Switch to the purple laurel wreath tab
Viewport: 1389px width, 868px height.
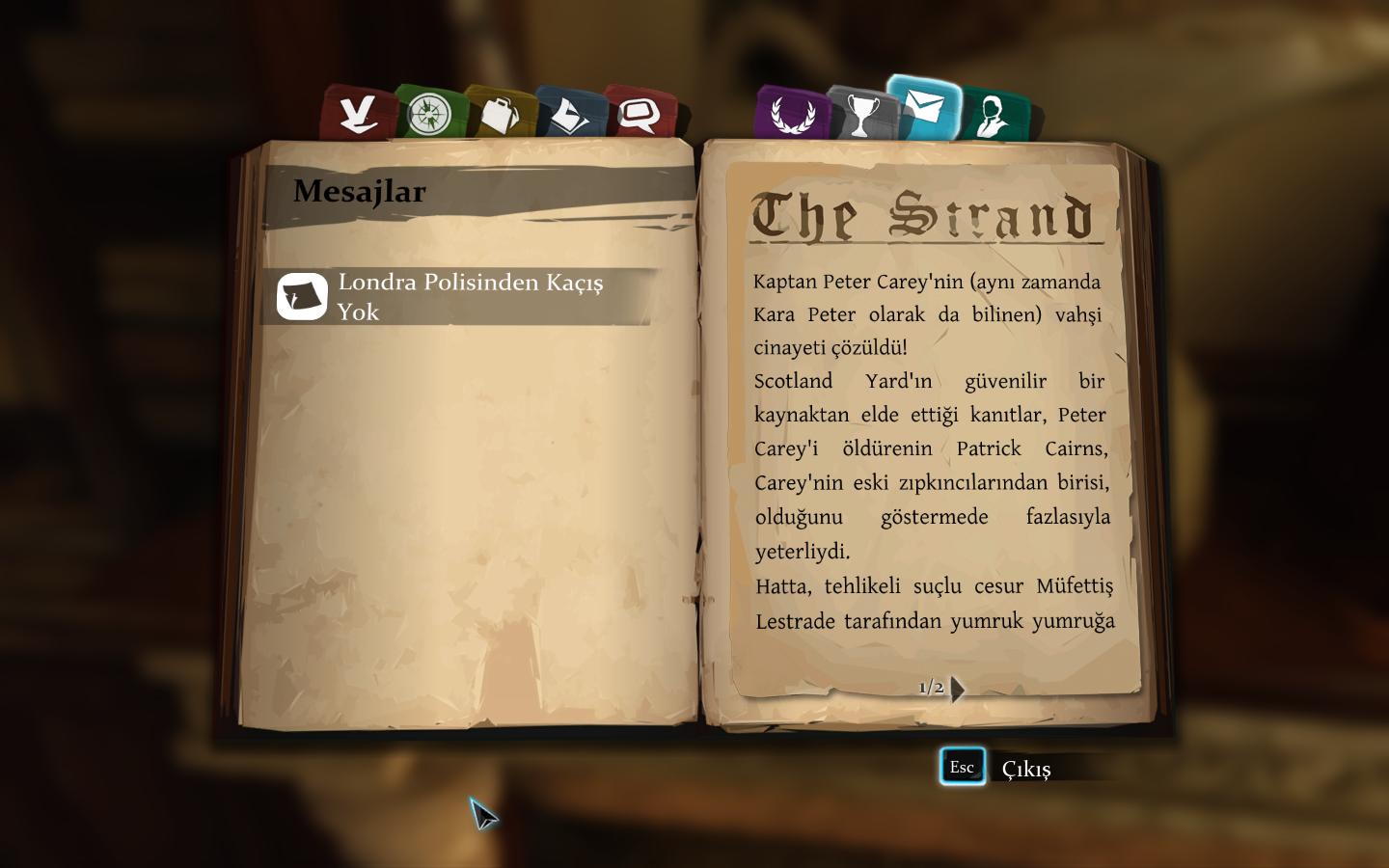point(791,114)
